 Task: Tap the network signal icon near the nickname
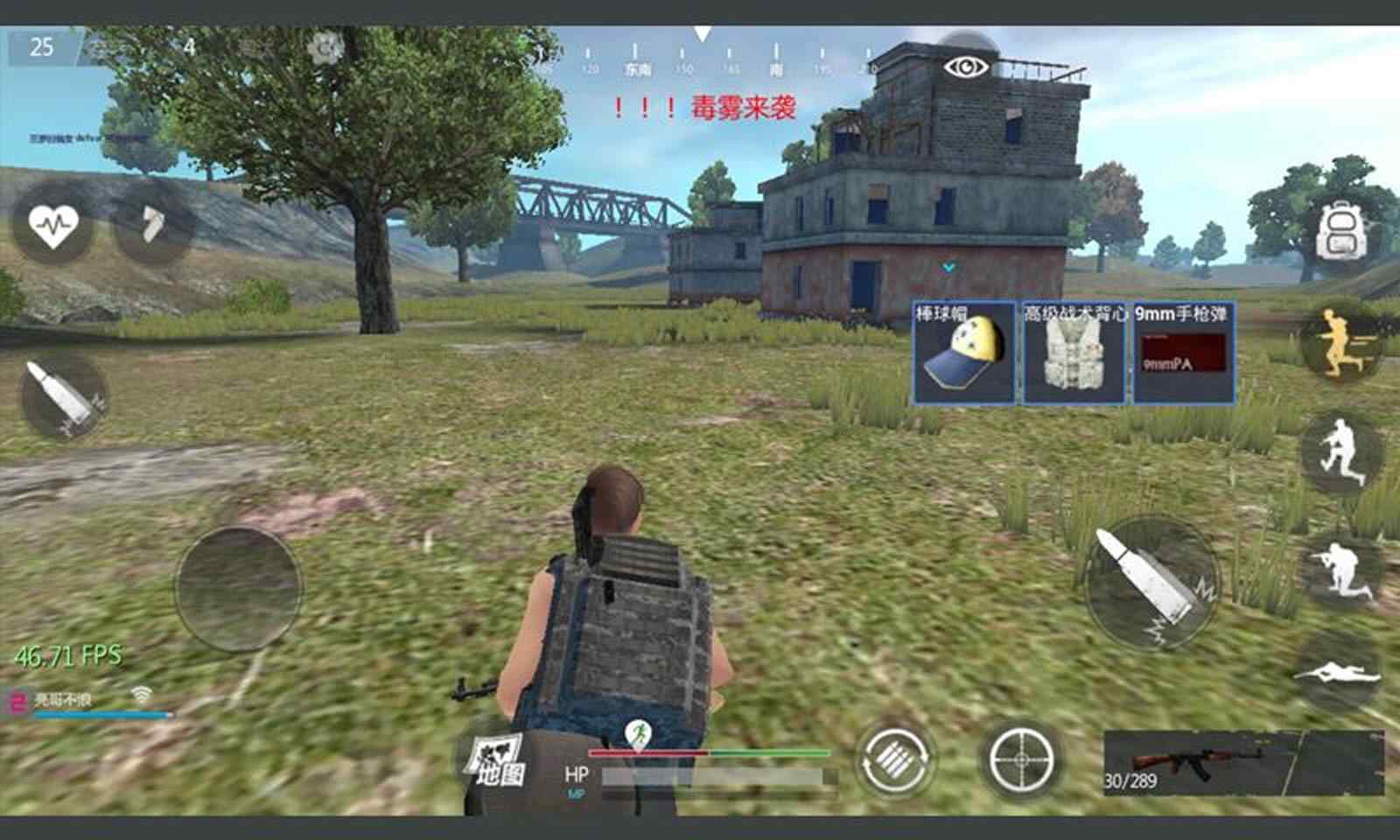point(140,691)
